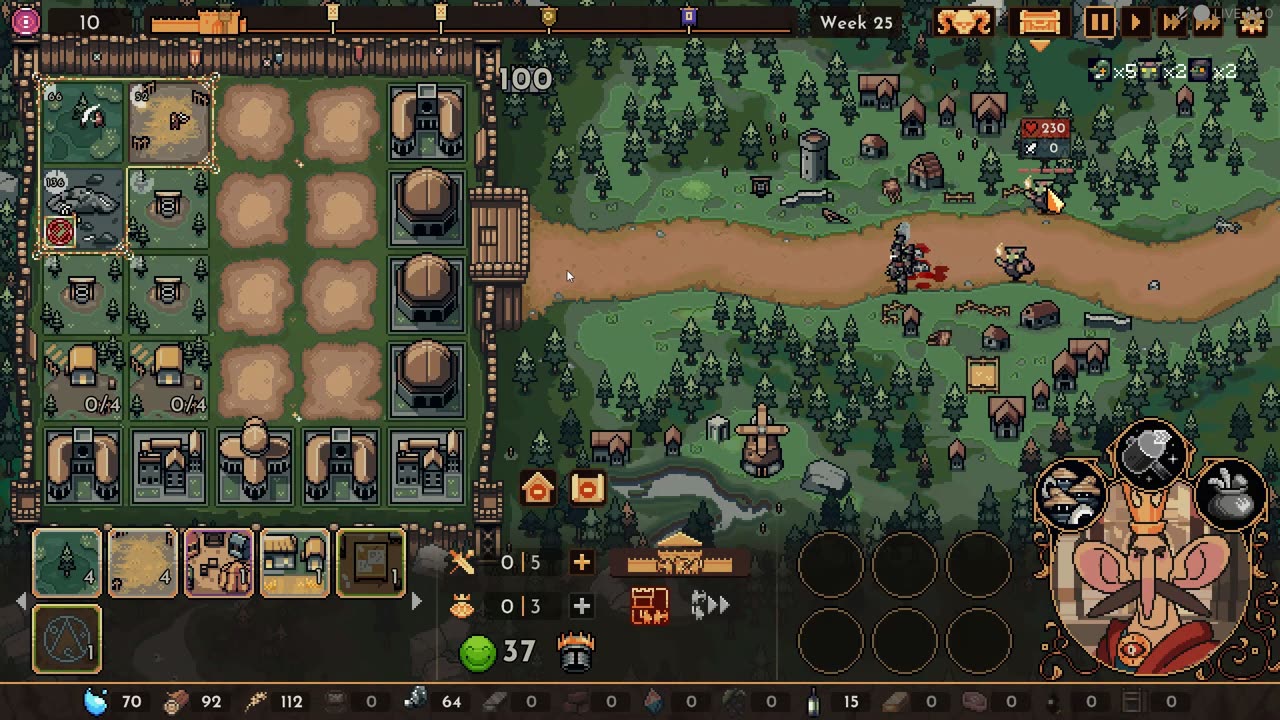
Task: Click the orange house button
Action: 538,488
